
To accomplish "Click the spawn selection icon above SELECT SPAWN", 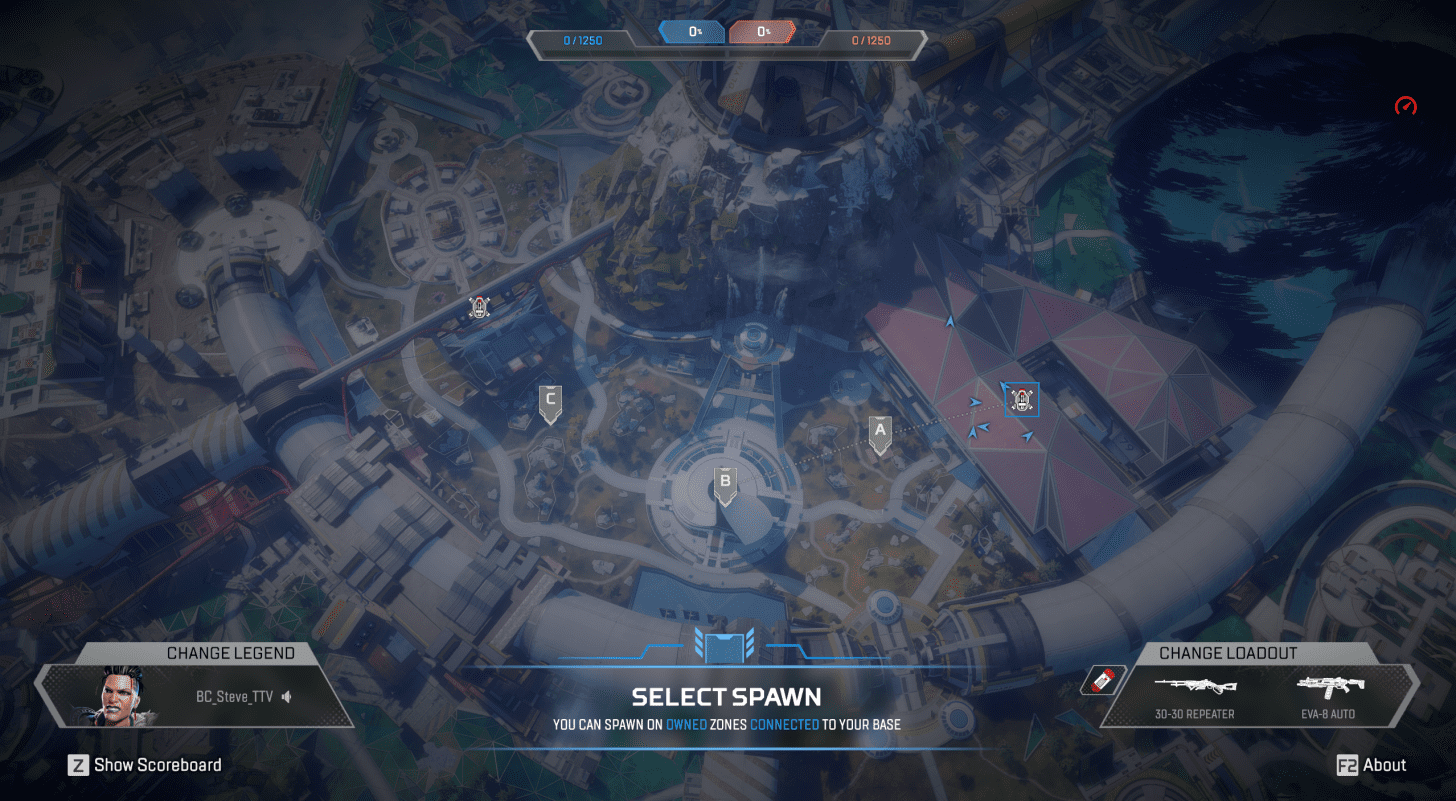I will point(725,648).
